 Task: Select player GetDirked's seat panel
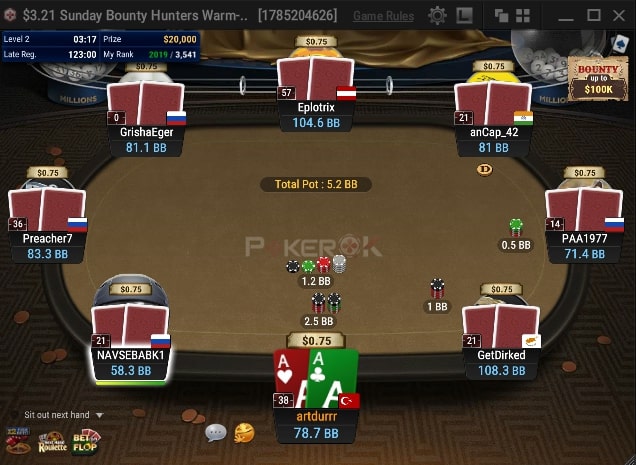tap(501, 362)
